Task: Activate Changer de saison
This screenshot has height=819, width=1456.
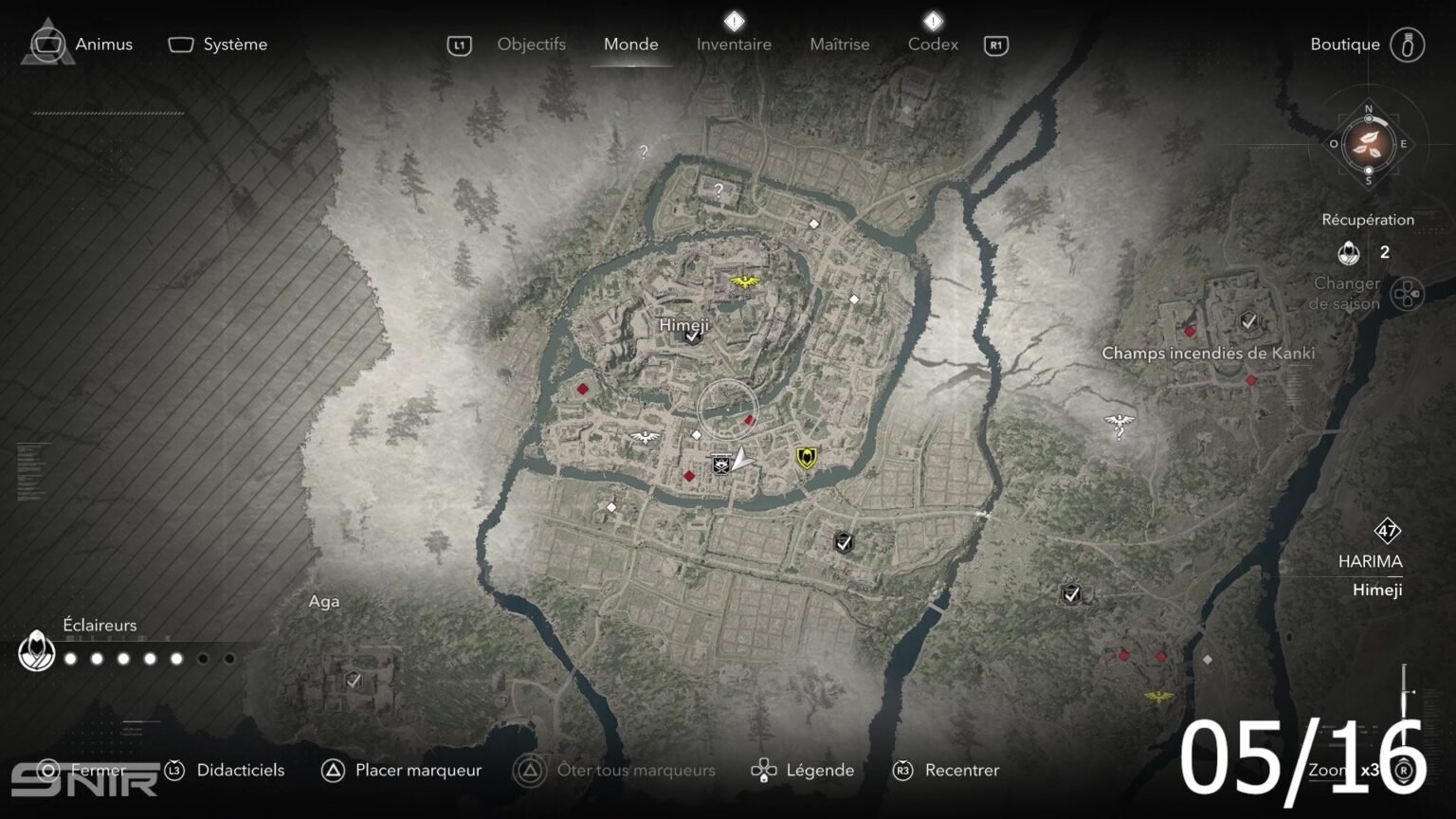Action: click(1347, 292)
